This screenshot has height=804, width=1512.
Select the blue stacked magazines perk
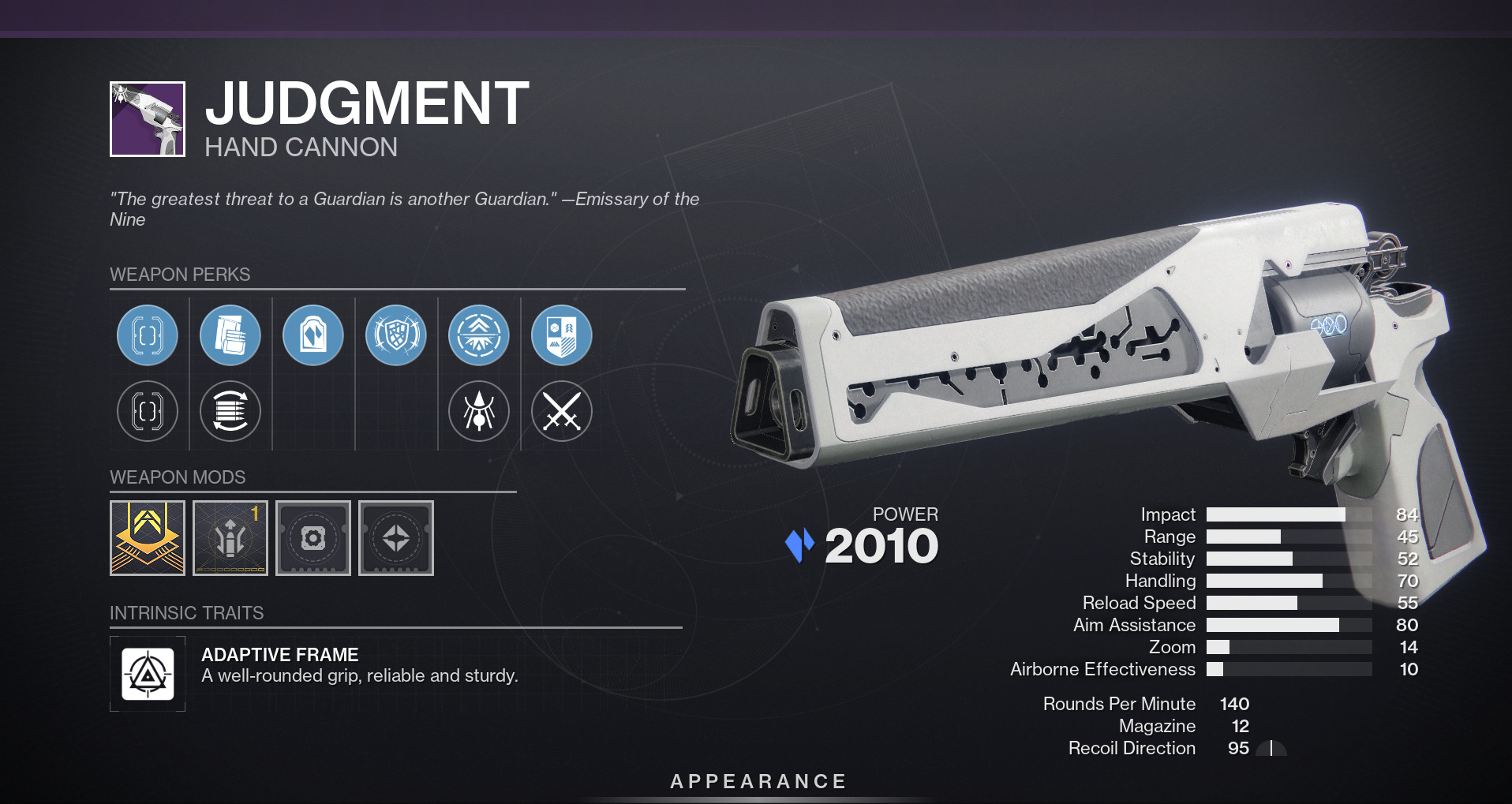230,335
